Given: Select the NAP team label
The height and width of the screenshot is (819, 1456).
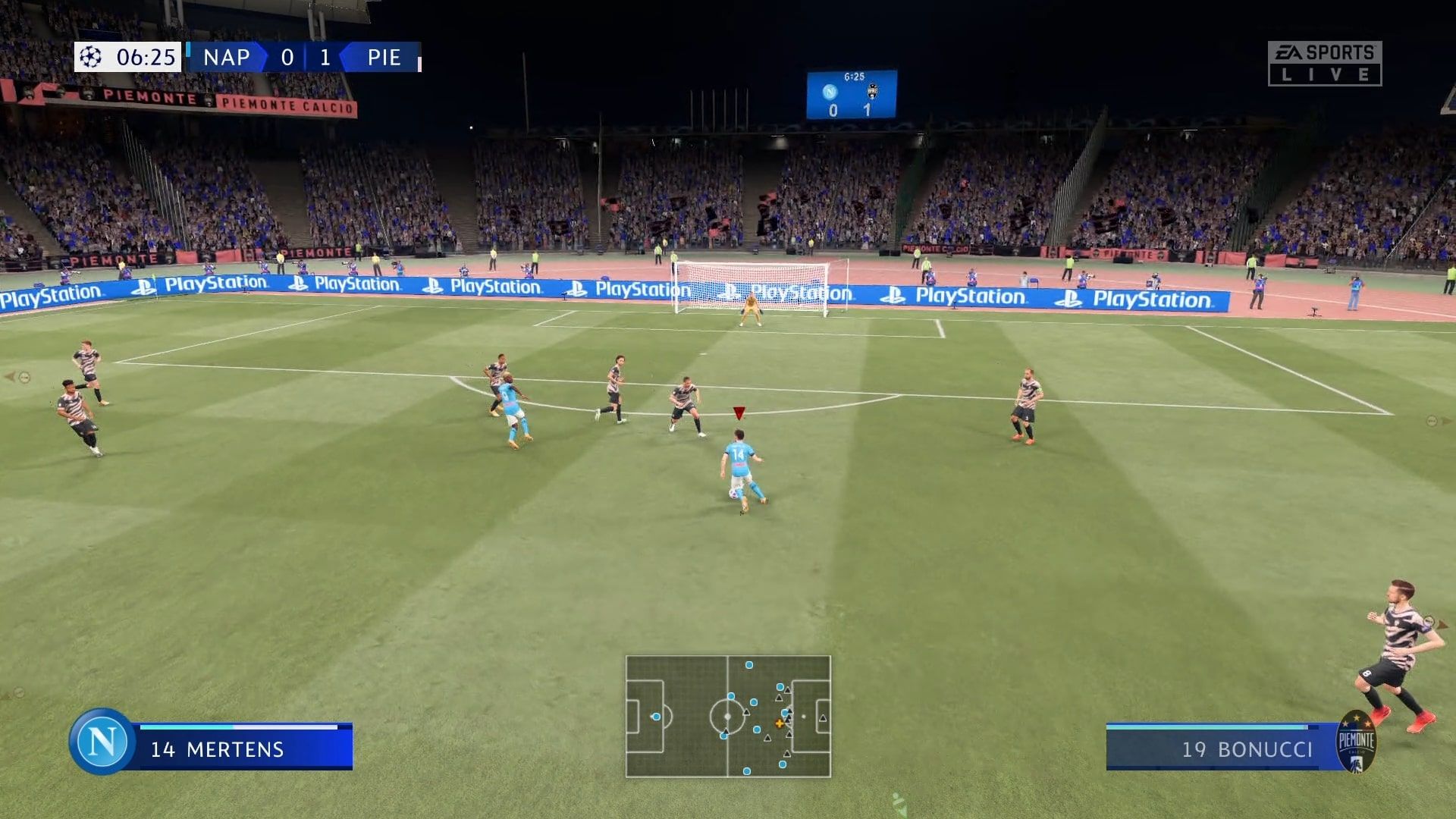Looking at the screenshot, I should click(227, 57).
